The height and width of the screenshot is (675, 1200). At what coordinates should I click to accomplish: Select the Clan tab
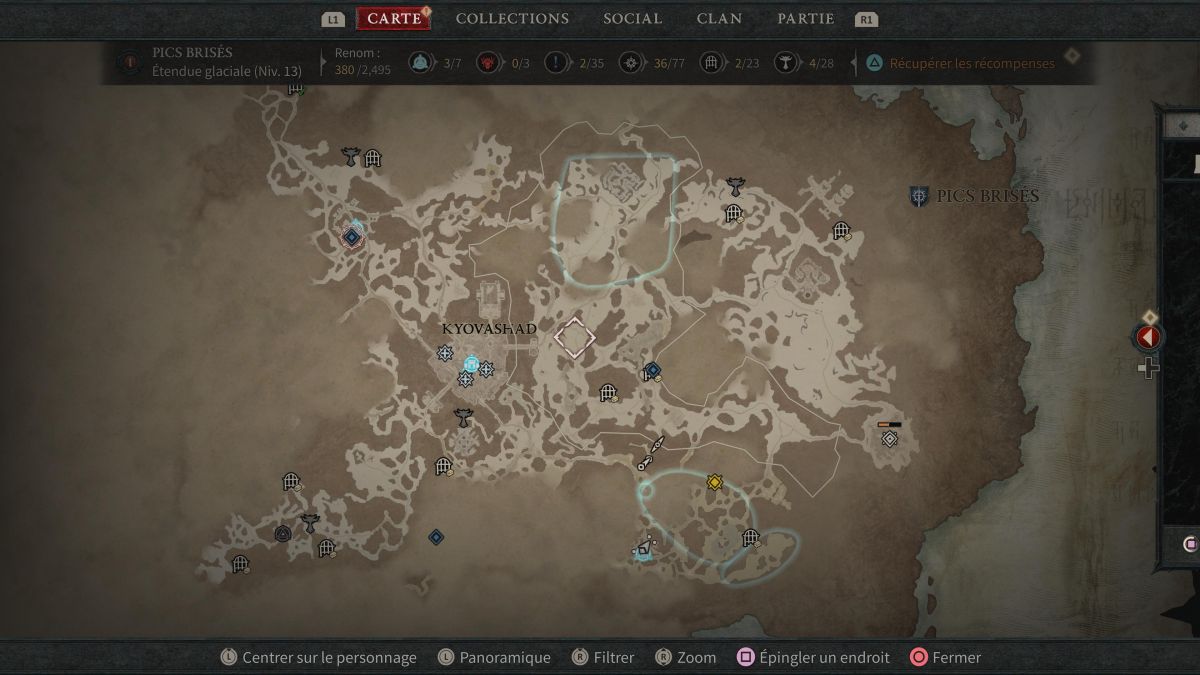(719, 18)
